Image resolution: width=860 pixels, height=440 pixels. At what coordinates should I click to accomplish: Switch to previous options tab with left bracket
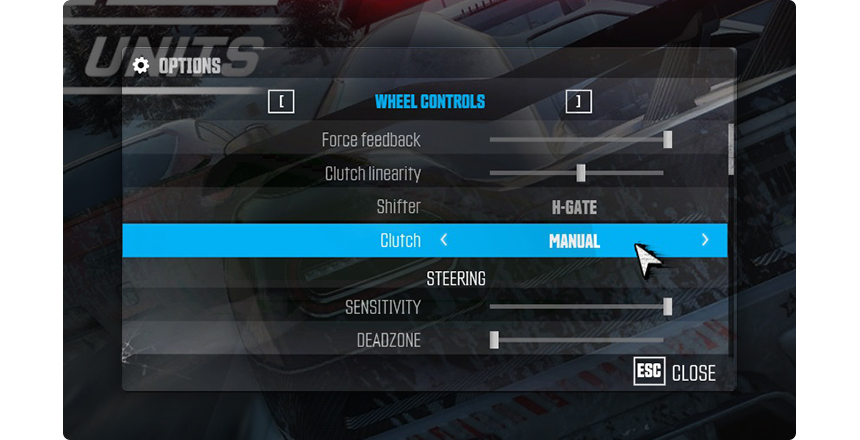point(281,101)
